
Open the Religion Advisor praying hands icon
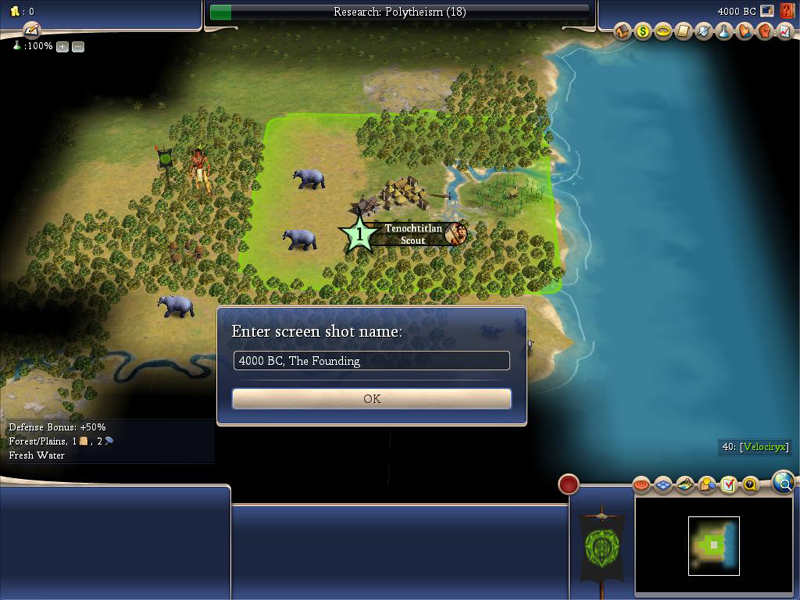744,32
